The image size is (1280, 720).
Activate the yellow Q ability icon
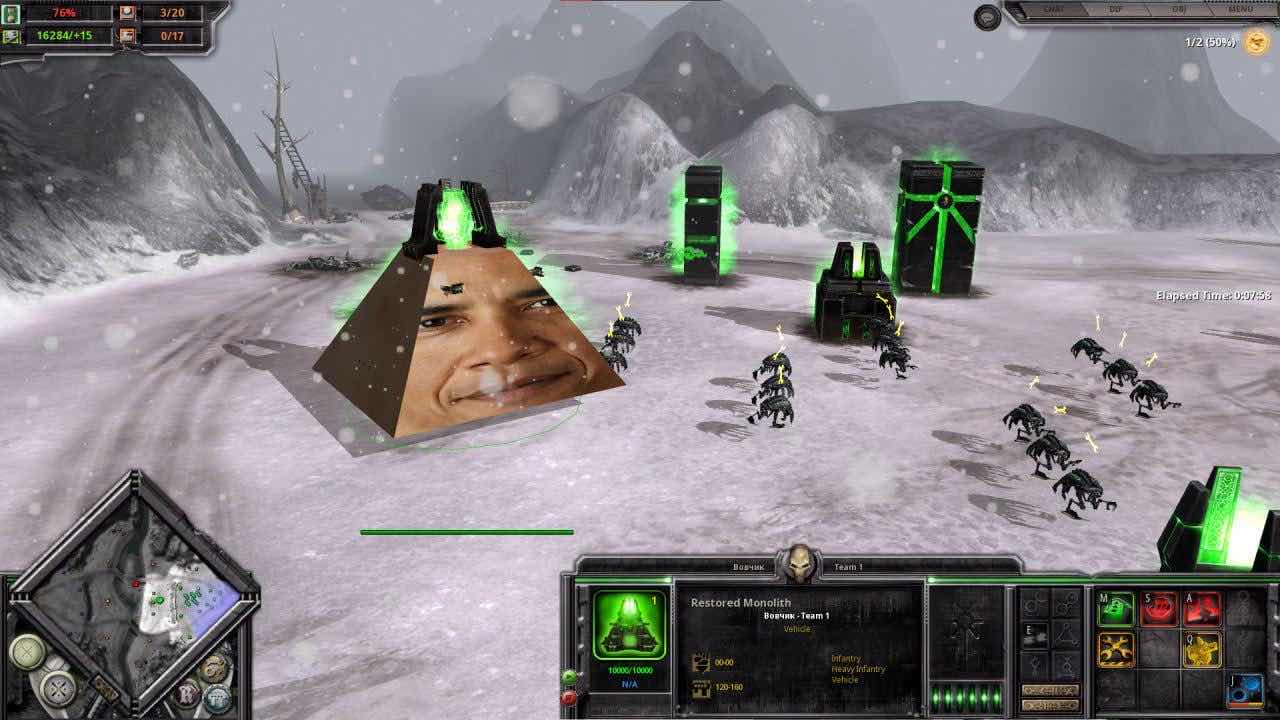tap(1202, 650)
